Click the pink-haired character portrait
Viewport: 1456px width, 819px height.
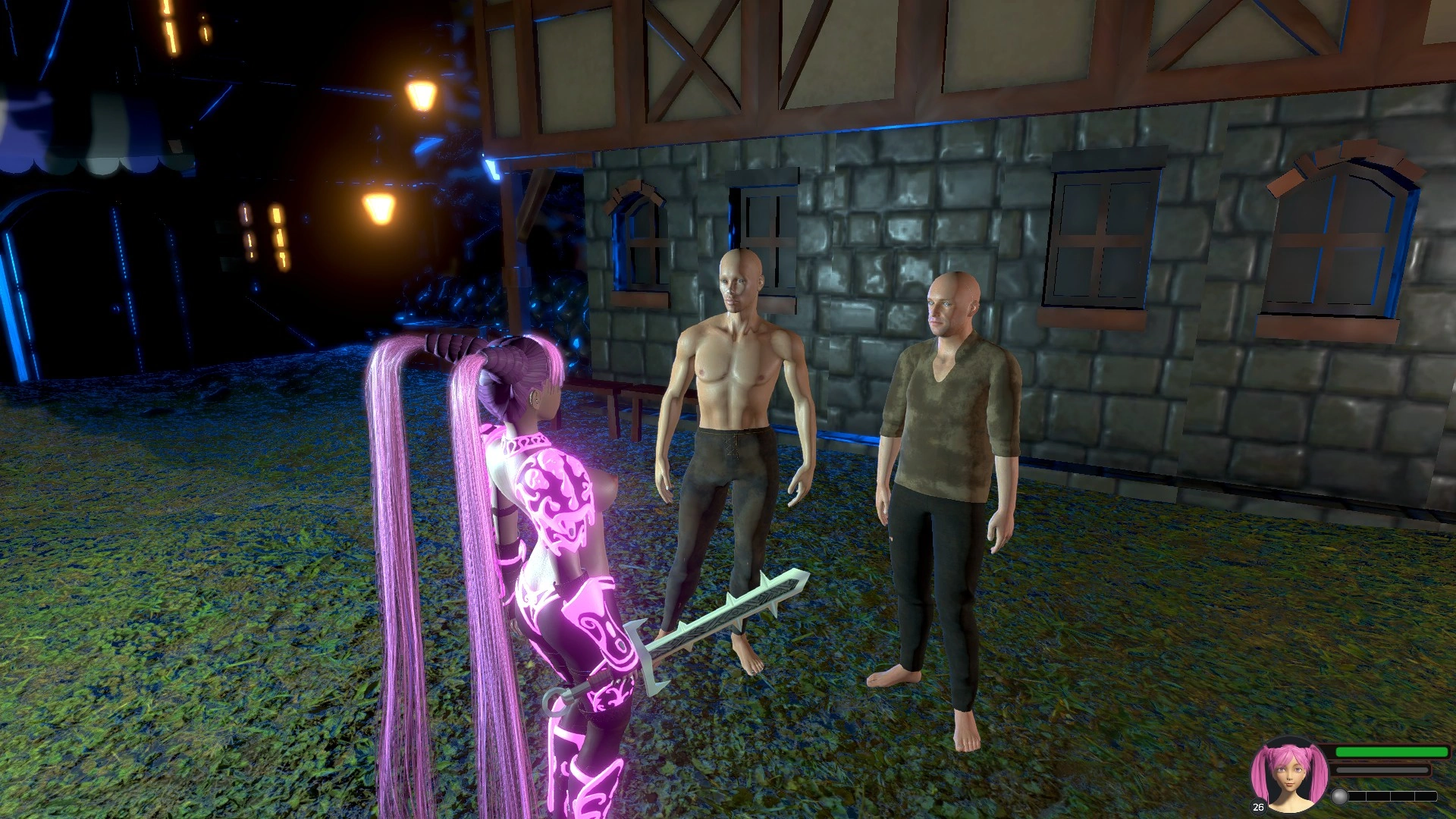1288,776
